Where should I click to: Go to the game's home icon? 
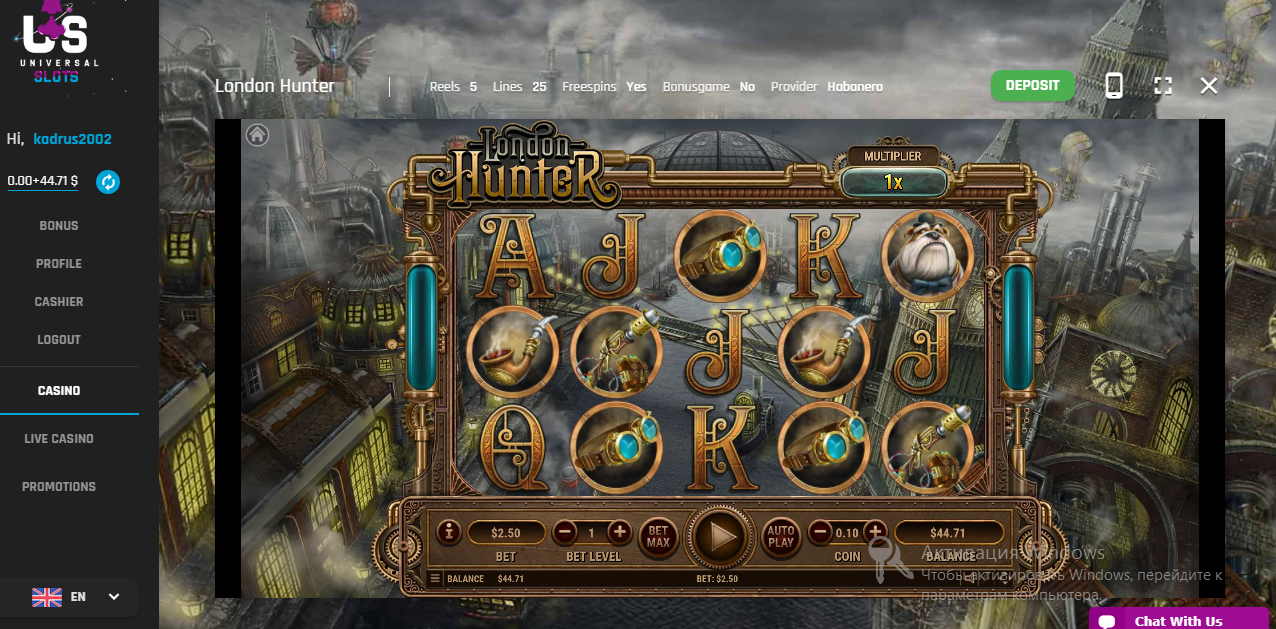[257, 135]
